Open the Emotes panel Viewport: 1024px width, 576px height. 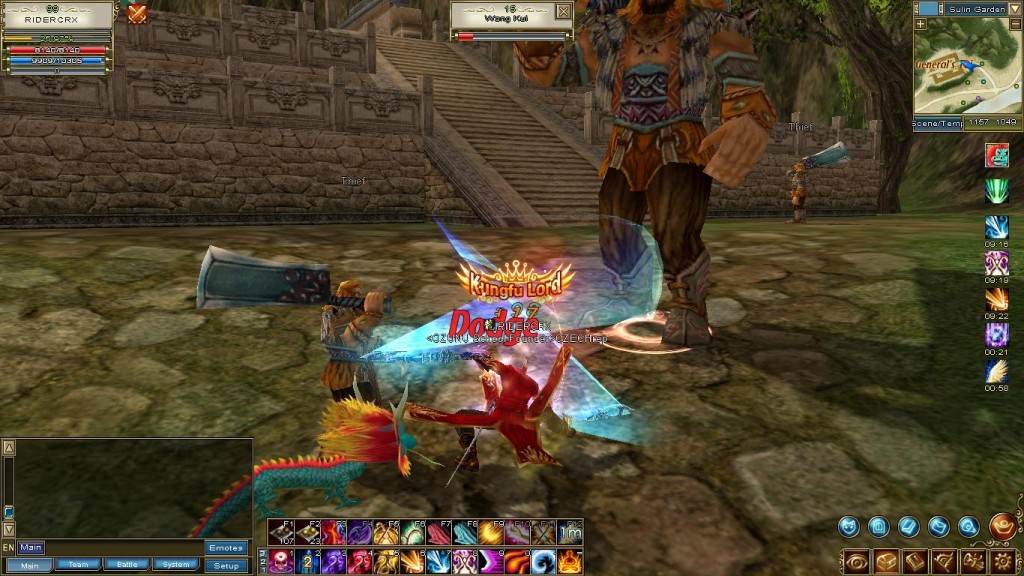pyautogui.click(x=226, y=548)
